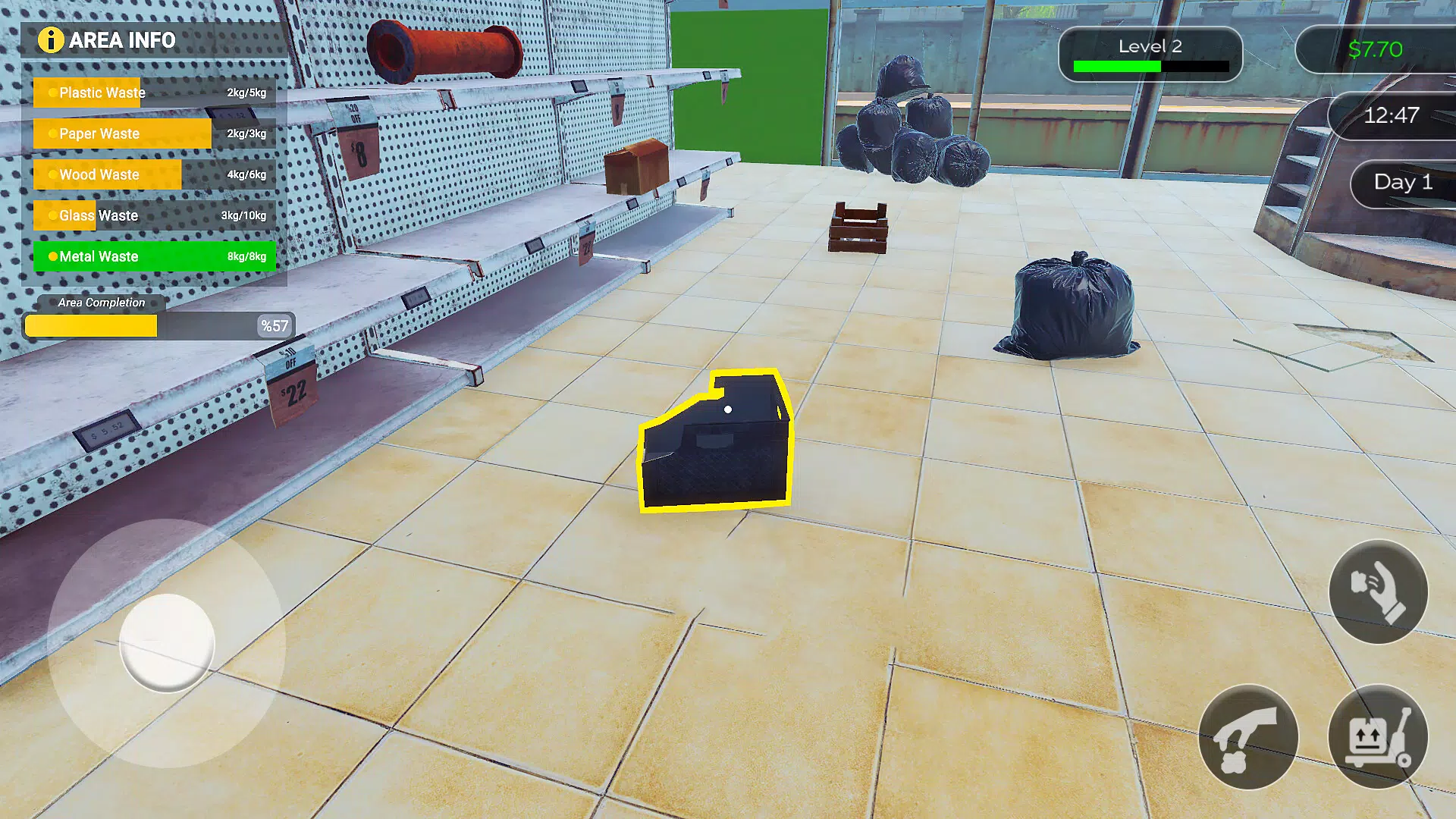The width and height of the screenshot is (1456, 819).
Task: Toggle the Paper Waste category
Action: pos(99,133)
